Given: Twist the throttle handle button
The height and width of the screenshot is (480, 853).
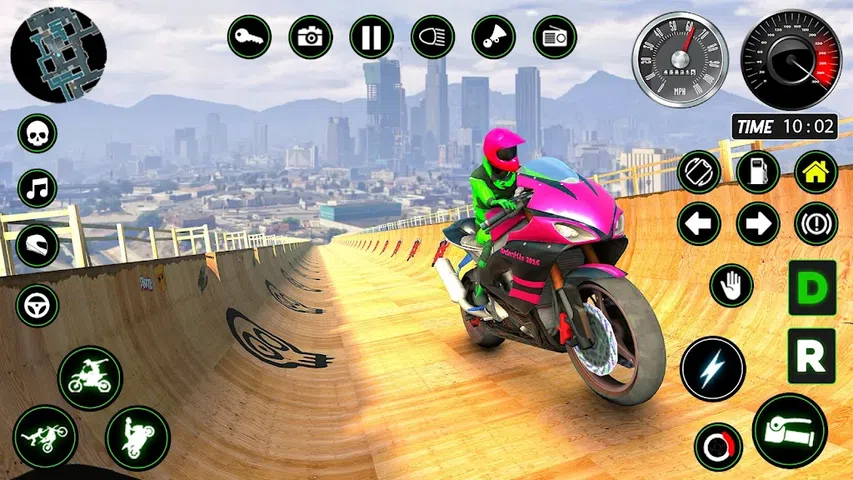Looking at the screenshot, I should click(x=789, y=430).
